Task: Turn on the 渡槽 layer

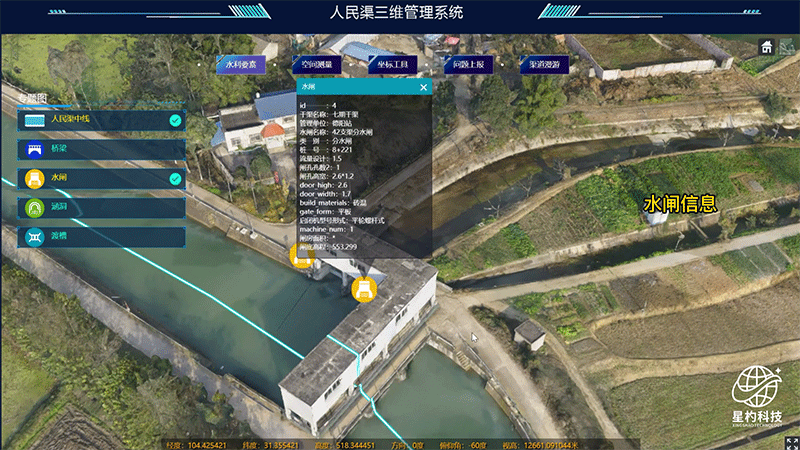Action: click(x=100, y=237)
